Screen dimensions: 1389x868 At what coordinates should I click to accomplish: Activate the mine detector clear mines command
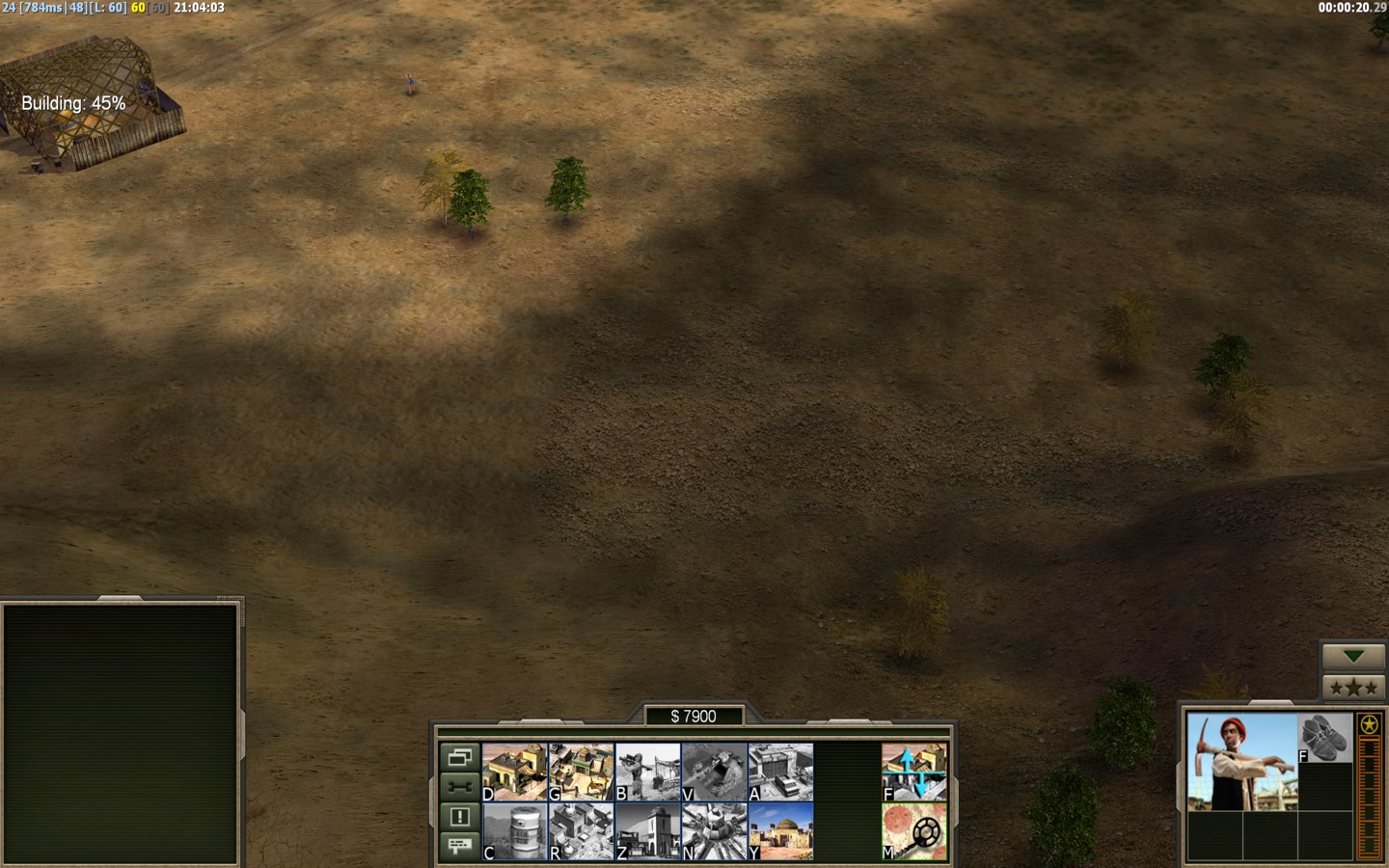click(913, 831)
